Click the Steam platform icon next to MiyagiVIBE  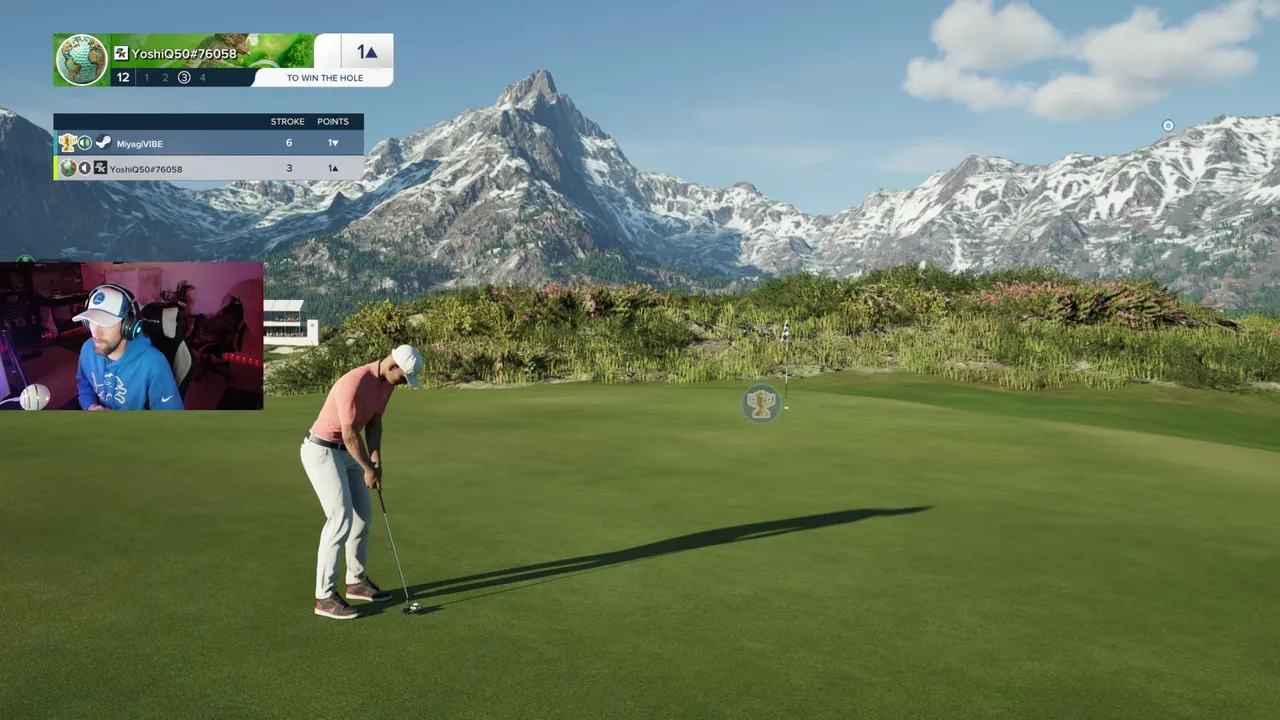[103, 143]
